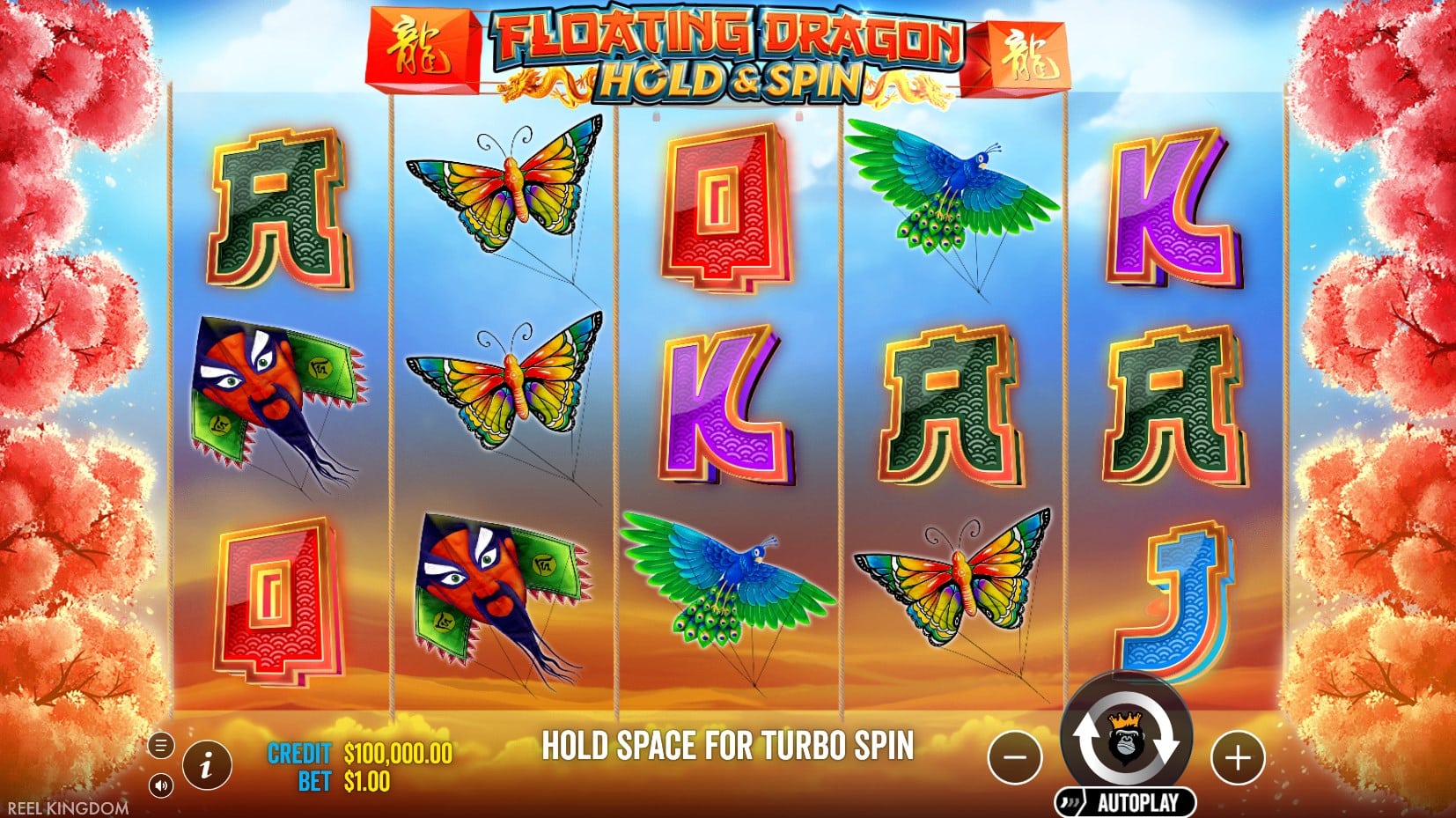The height and width of the screenshot is (818, 1456).
Task: Decrease the bet with the minus button
Action: click(1015, 757)
